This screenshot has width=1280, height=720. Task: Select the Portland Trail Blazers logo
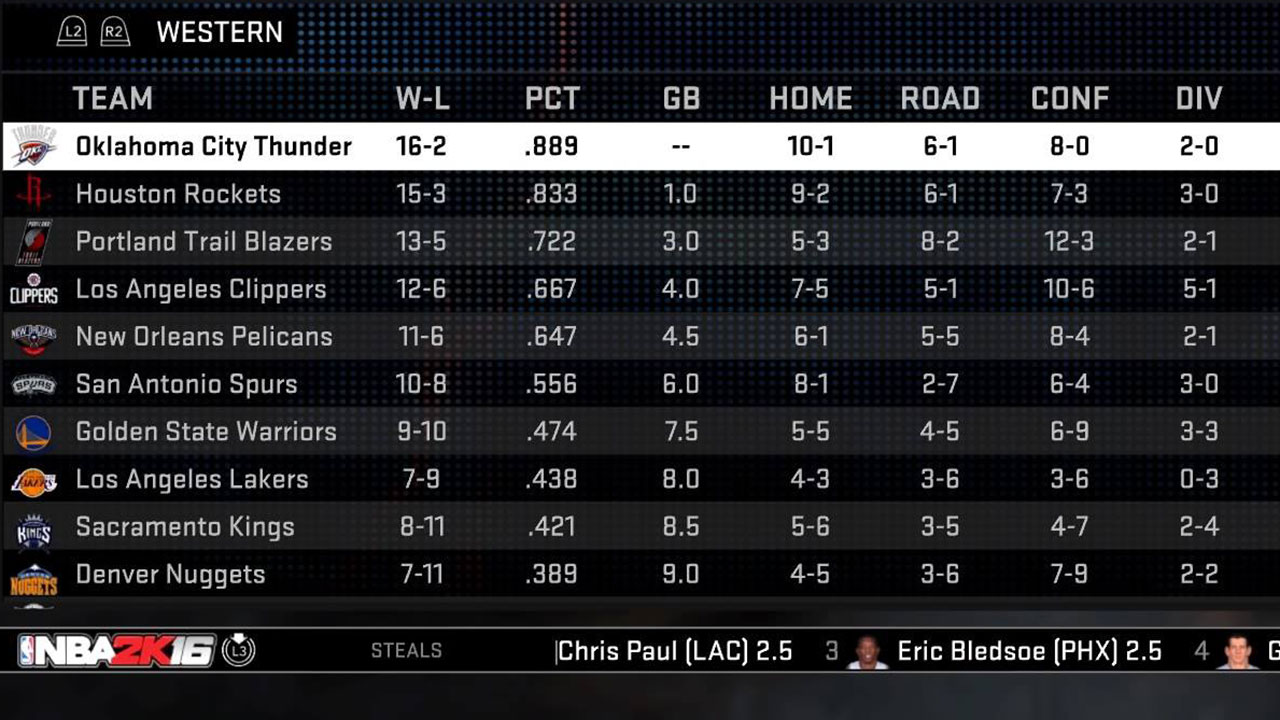coord(34,241)
